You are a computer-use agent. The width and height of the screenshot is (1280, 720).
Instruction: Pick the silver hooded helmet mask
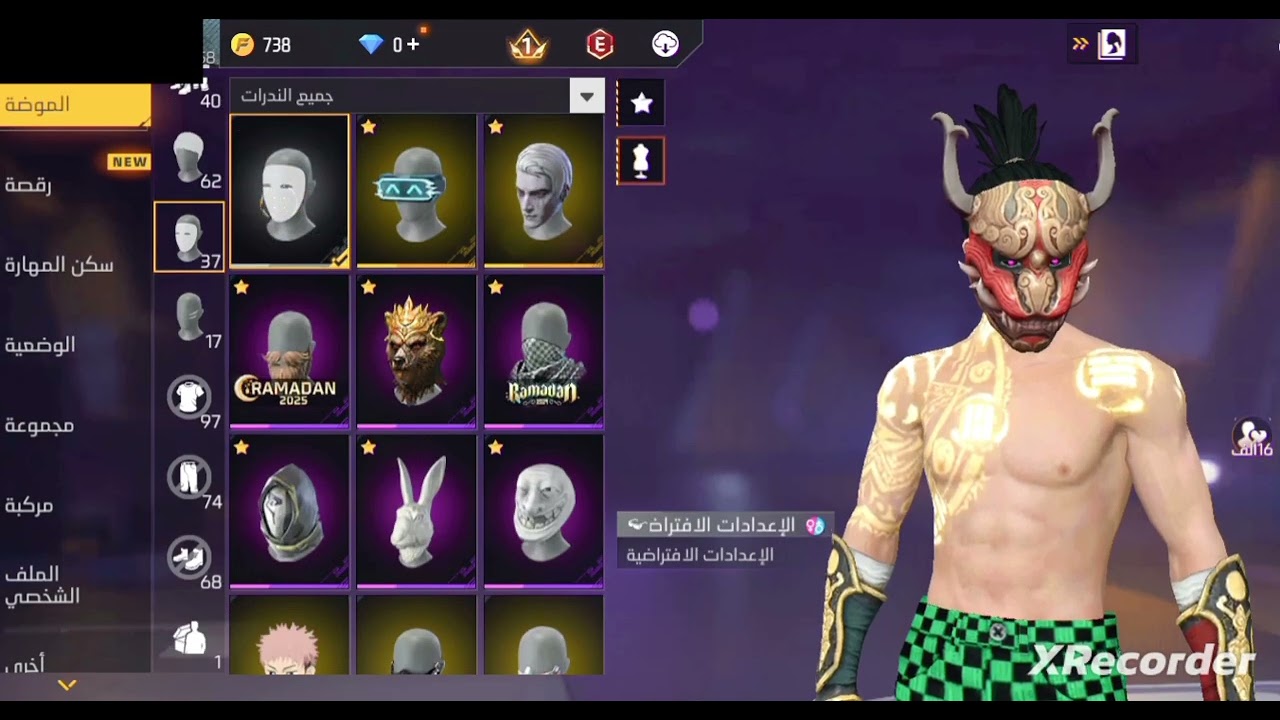click(289, 510)
